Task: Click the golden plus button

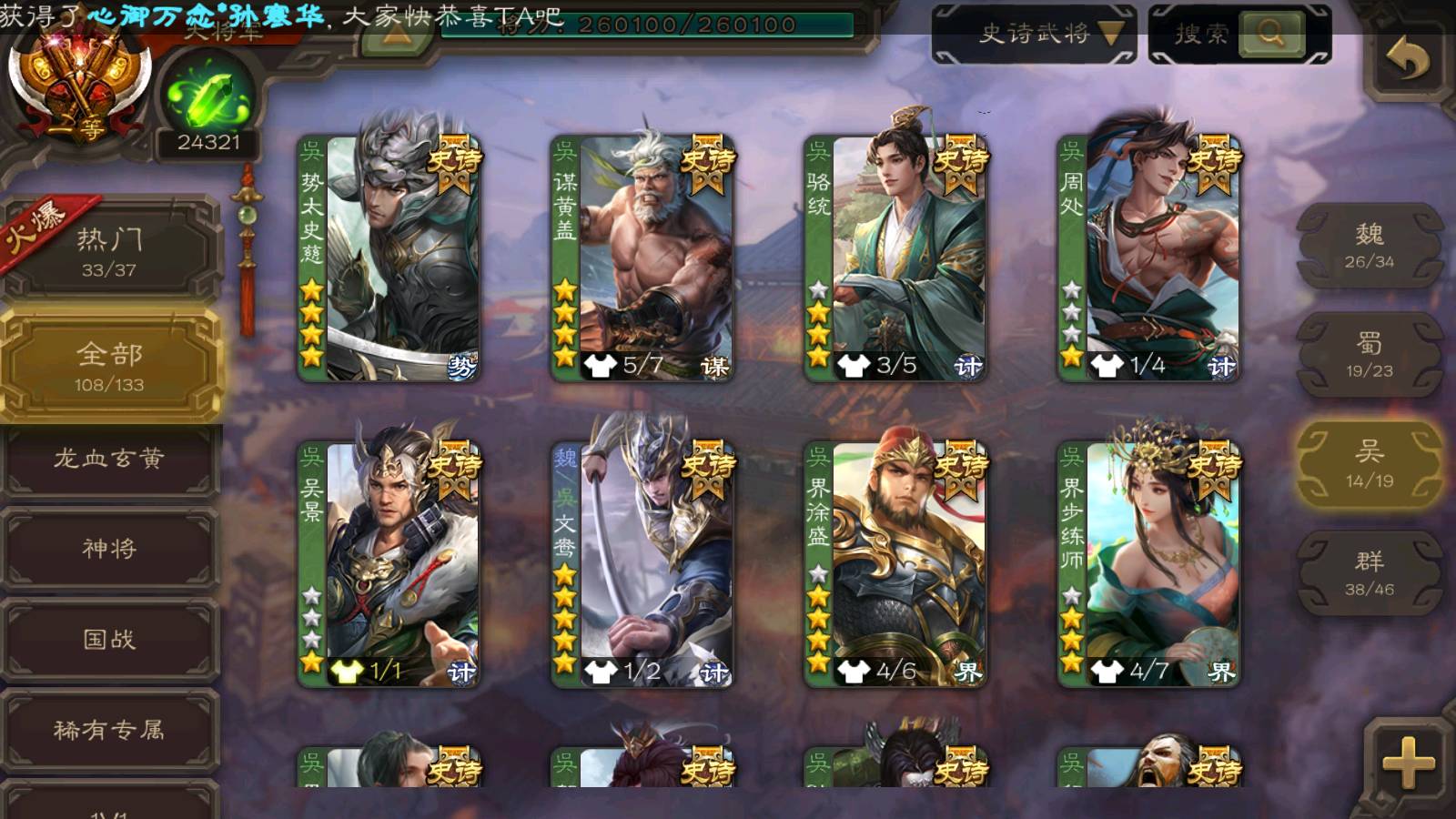Action: [x=1407, y=761]
